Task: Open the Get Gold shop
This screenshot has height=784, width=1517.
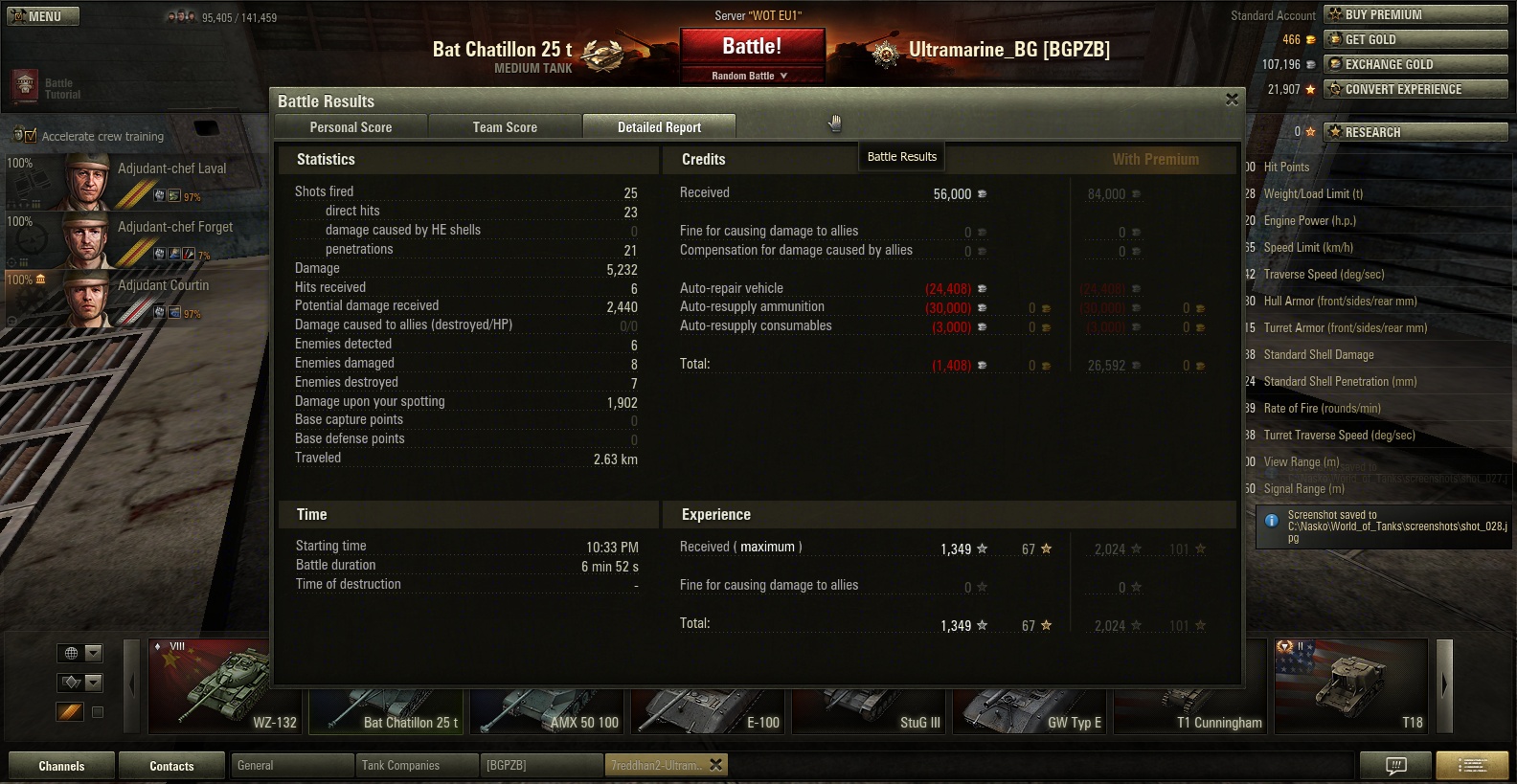Action: [x=1415, y=39]
